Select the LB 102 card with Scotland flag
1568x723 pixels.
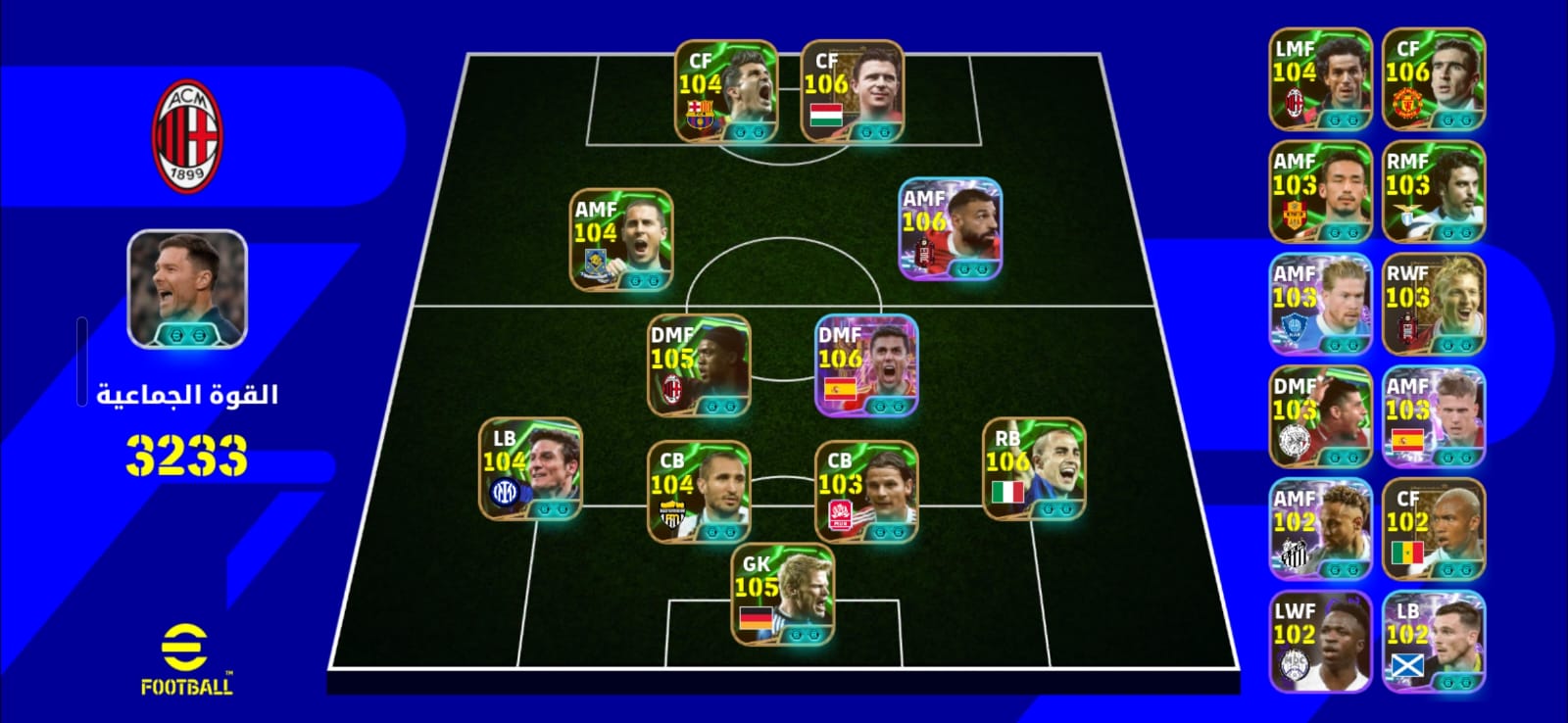click(1434, 643)
